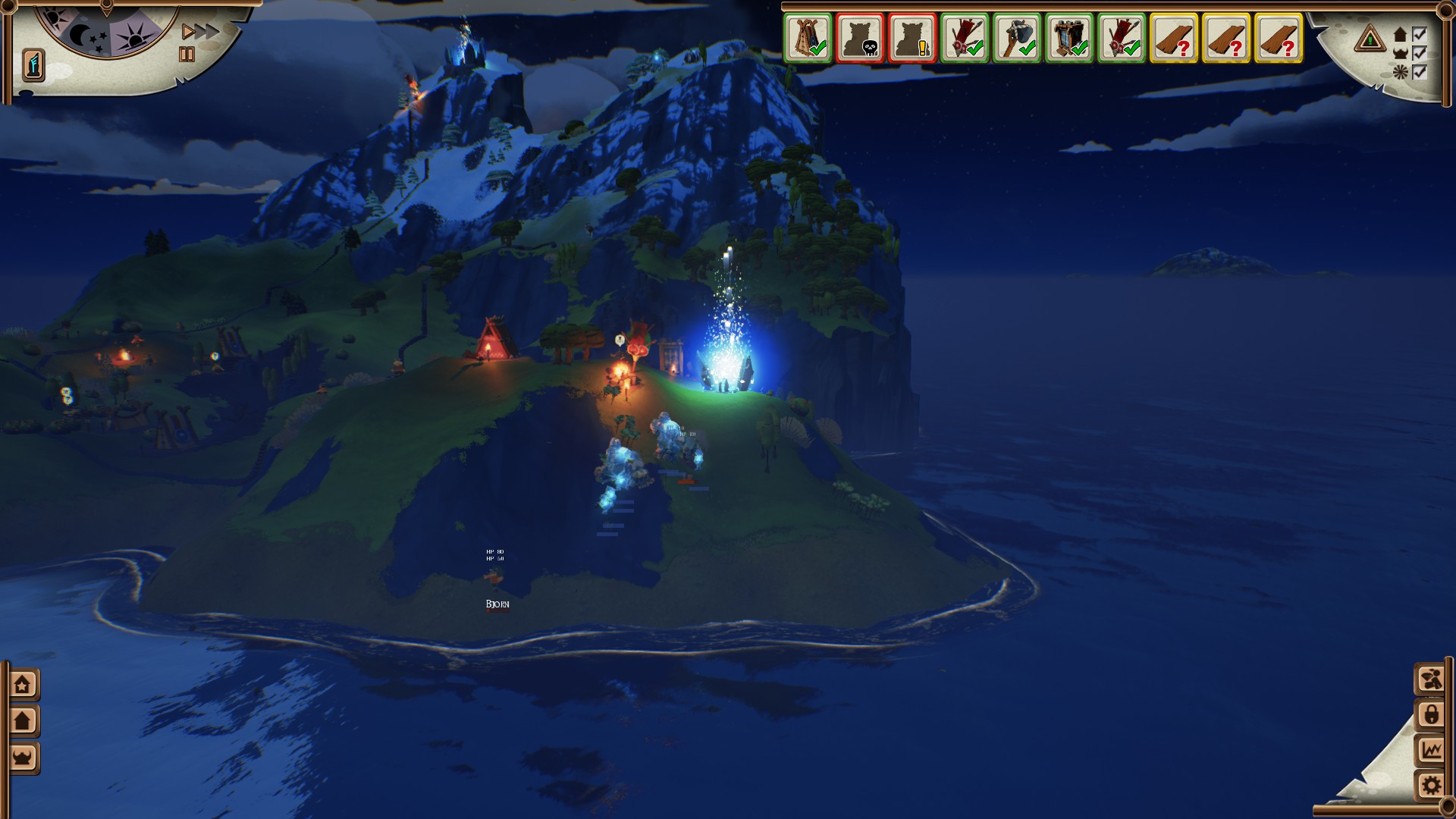The image size is (1456, 819).
Task: Open the gear settings menu
Action: pos(1430,785)
